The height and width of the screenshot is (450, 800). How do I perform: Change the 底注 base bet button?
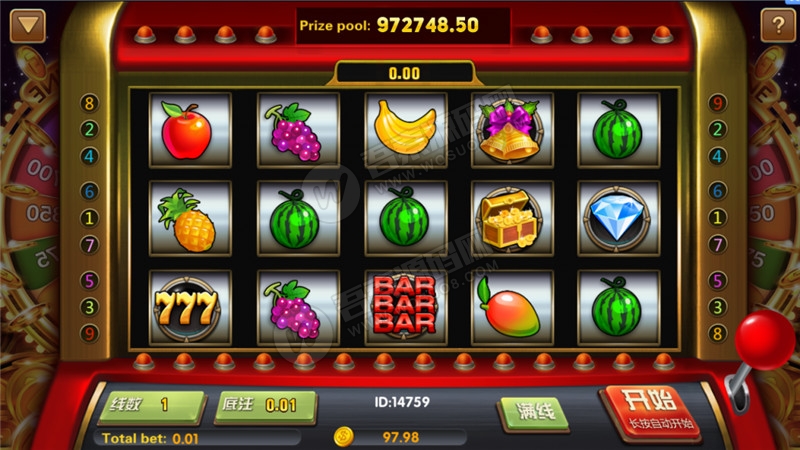[265, 406]
